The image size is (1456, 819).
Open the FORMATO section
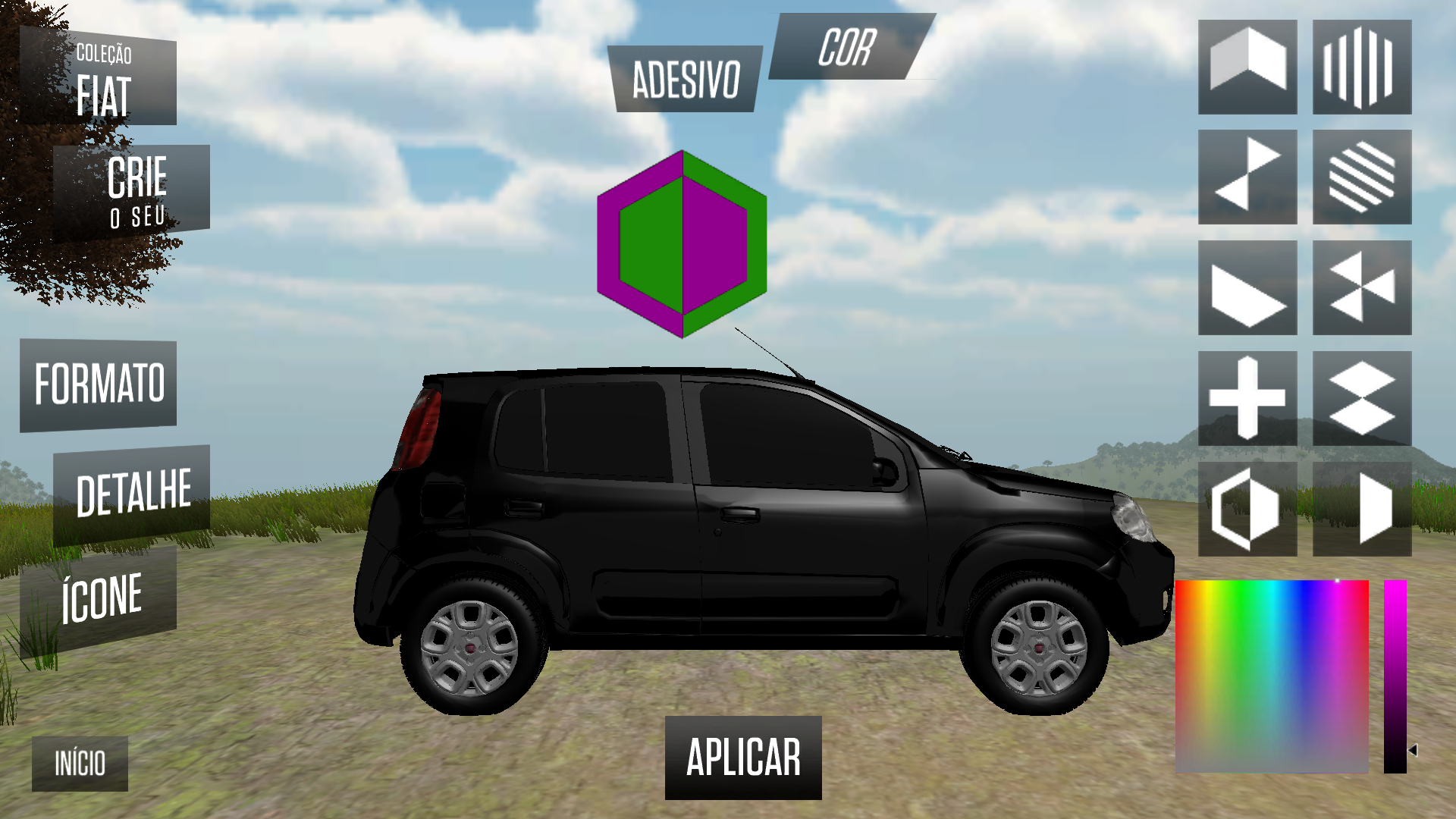(99, 385)
